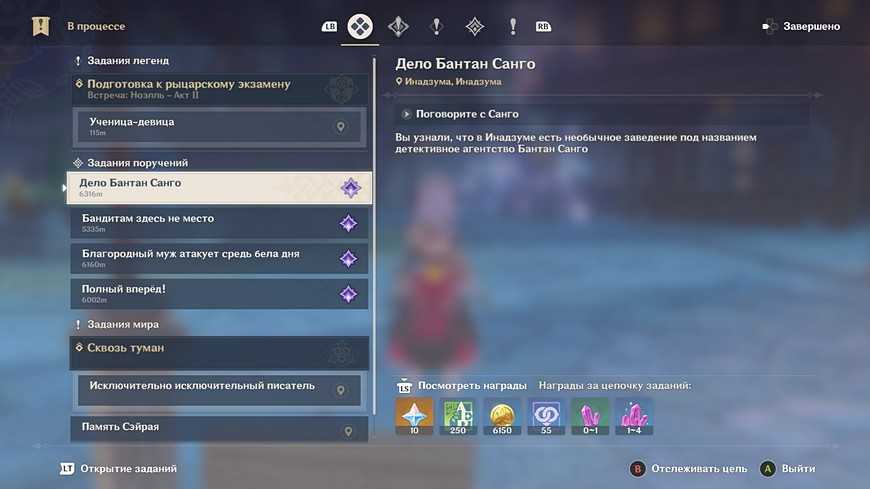Switch to the four-pointed star quest tab
Screen dimensions: 870x489
[x=398, y=27]
